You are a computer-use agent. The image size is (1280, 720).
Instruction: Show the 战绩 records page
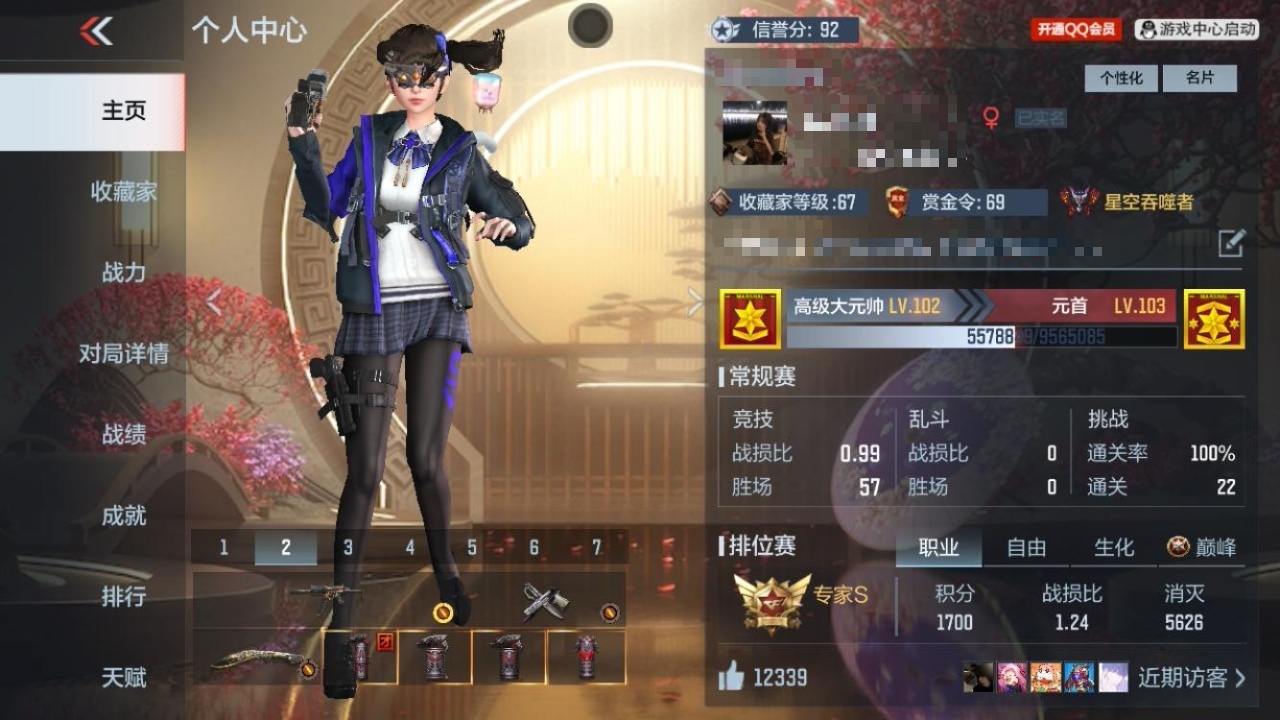[x=123, y=434]
